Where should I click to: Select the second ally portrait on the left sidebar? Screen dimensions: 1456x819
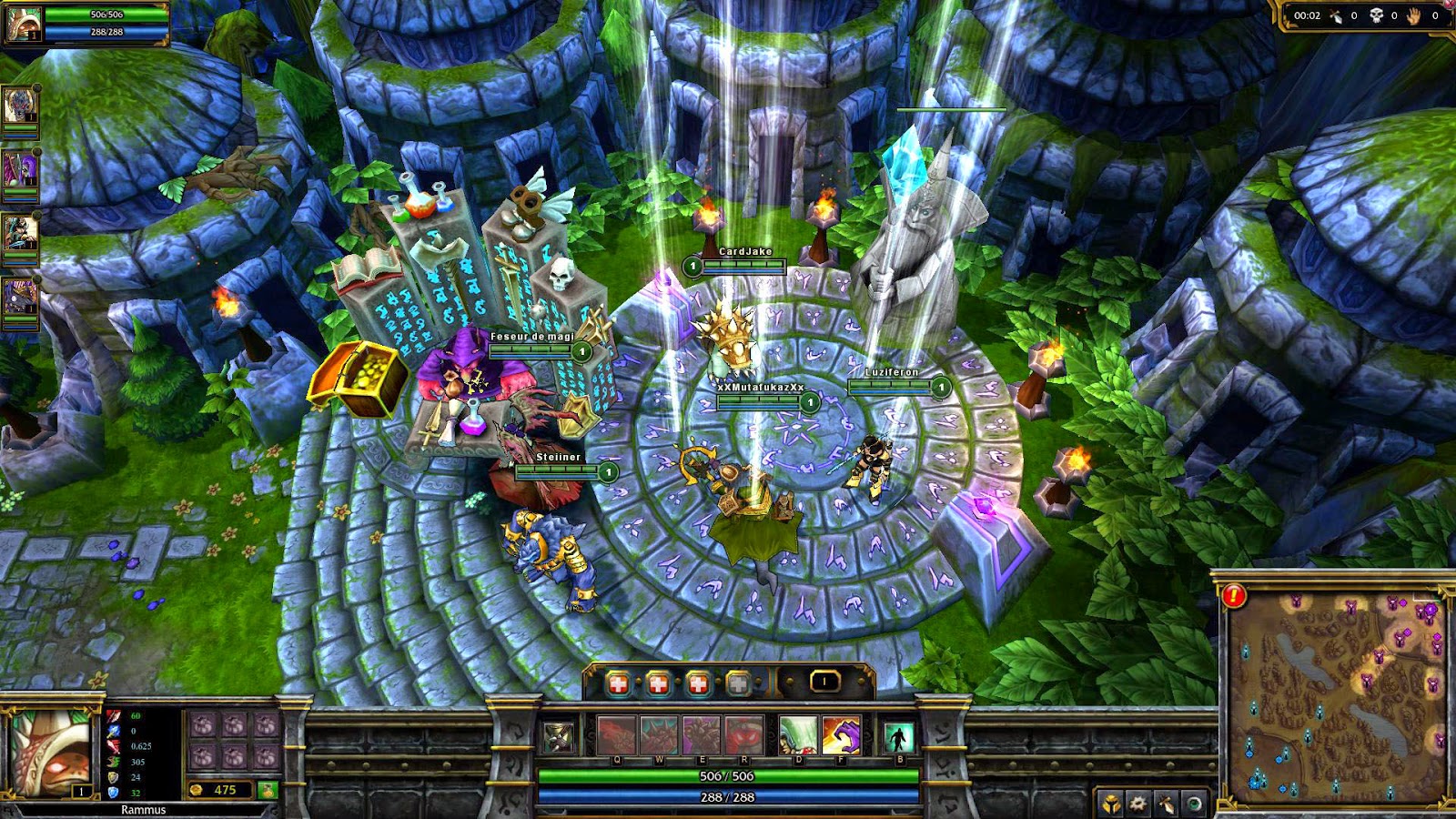[x=20, y=168]
